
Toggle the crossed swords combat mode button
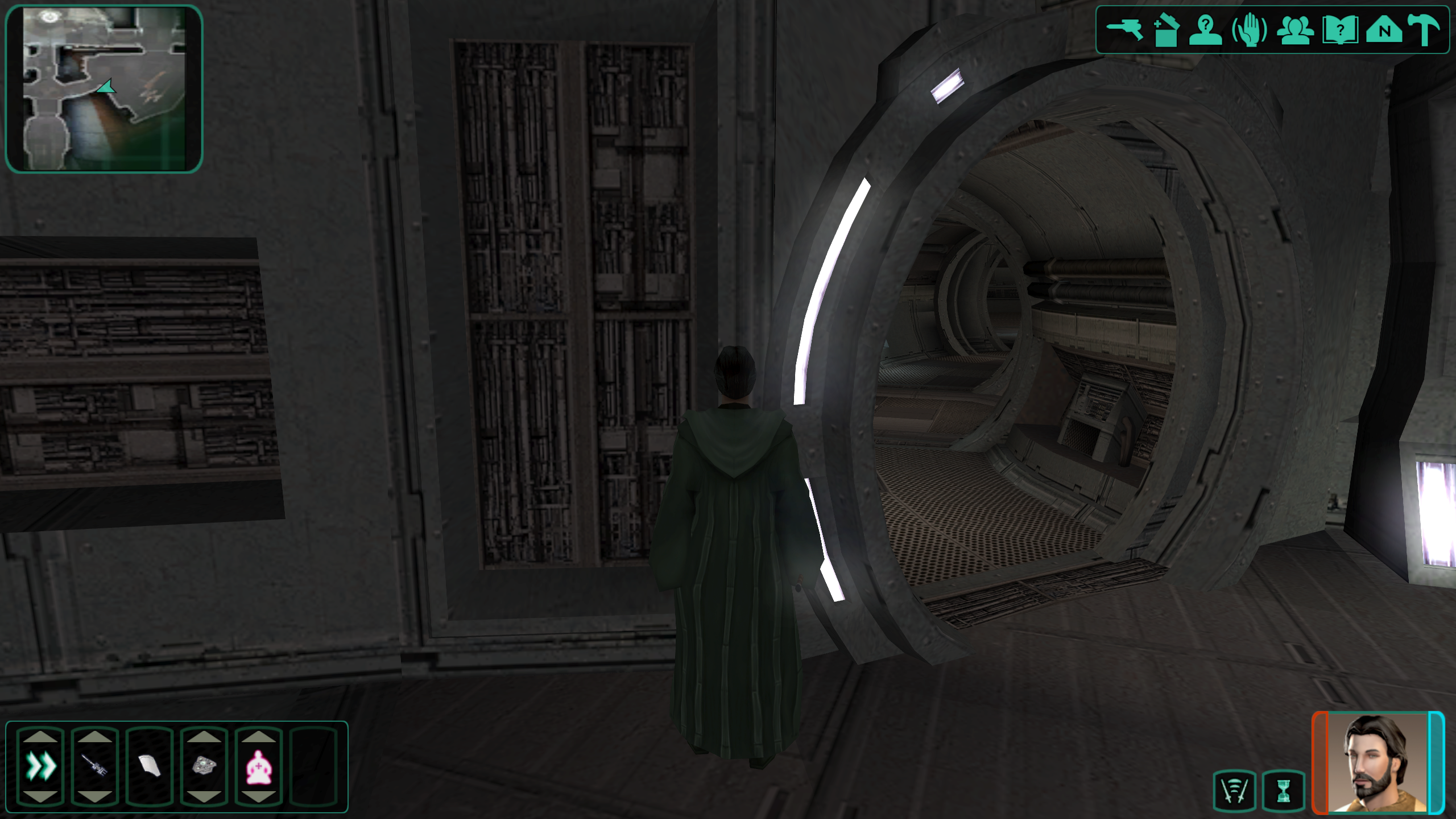click(1234, 790)
